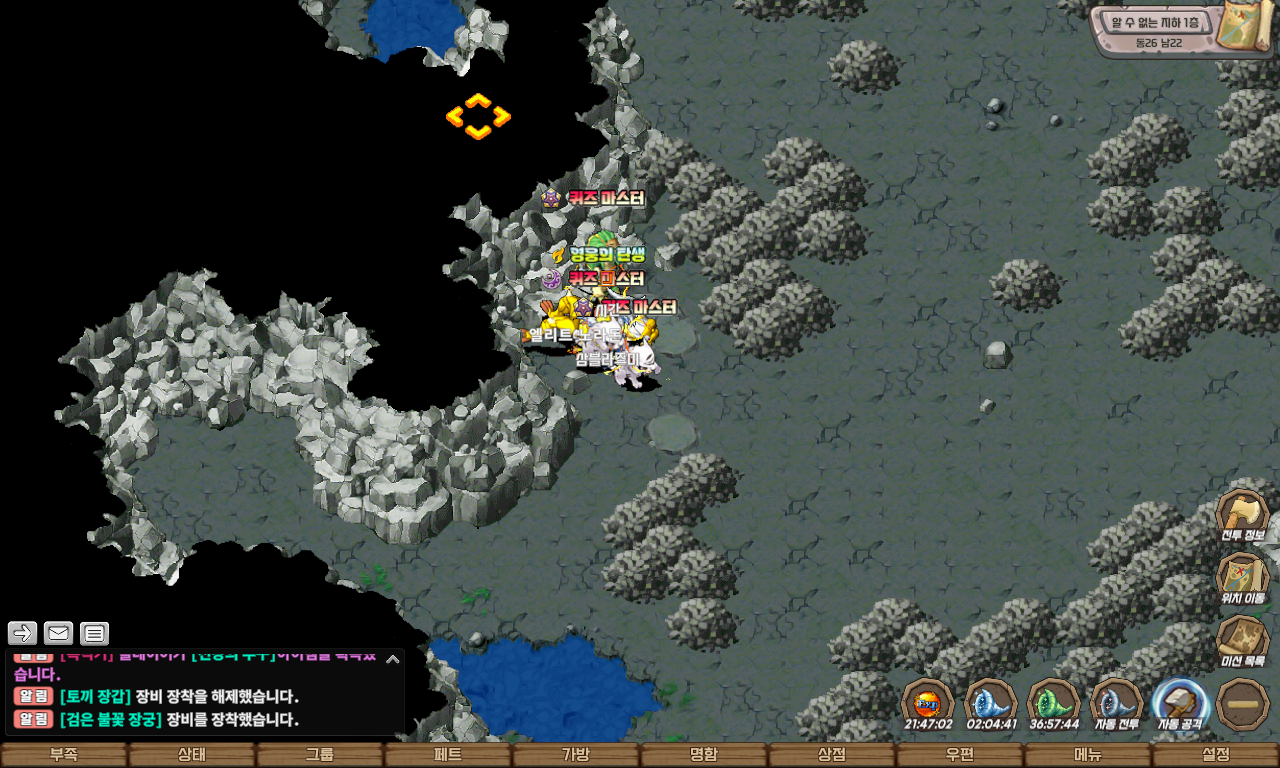This screenshot has height=768, width=1280.
Task: Expand the chat log with arrow
Action: [x=393, y=658]
